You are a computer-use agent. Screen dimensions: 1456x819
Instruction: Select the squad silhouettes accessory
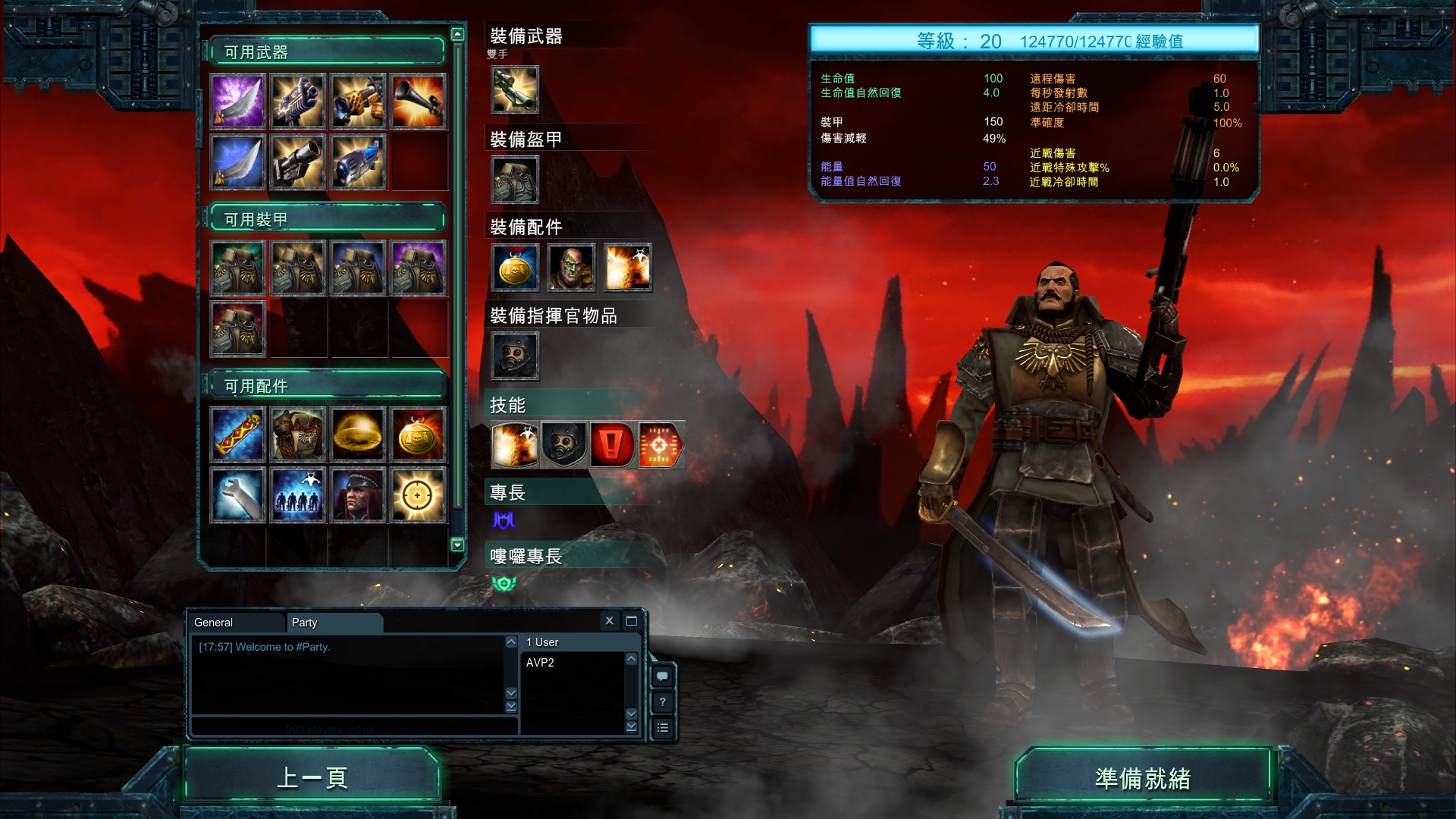pyautogui.click(x=298, y=495)
